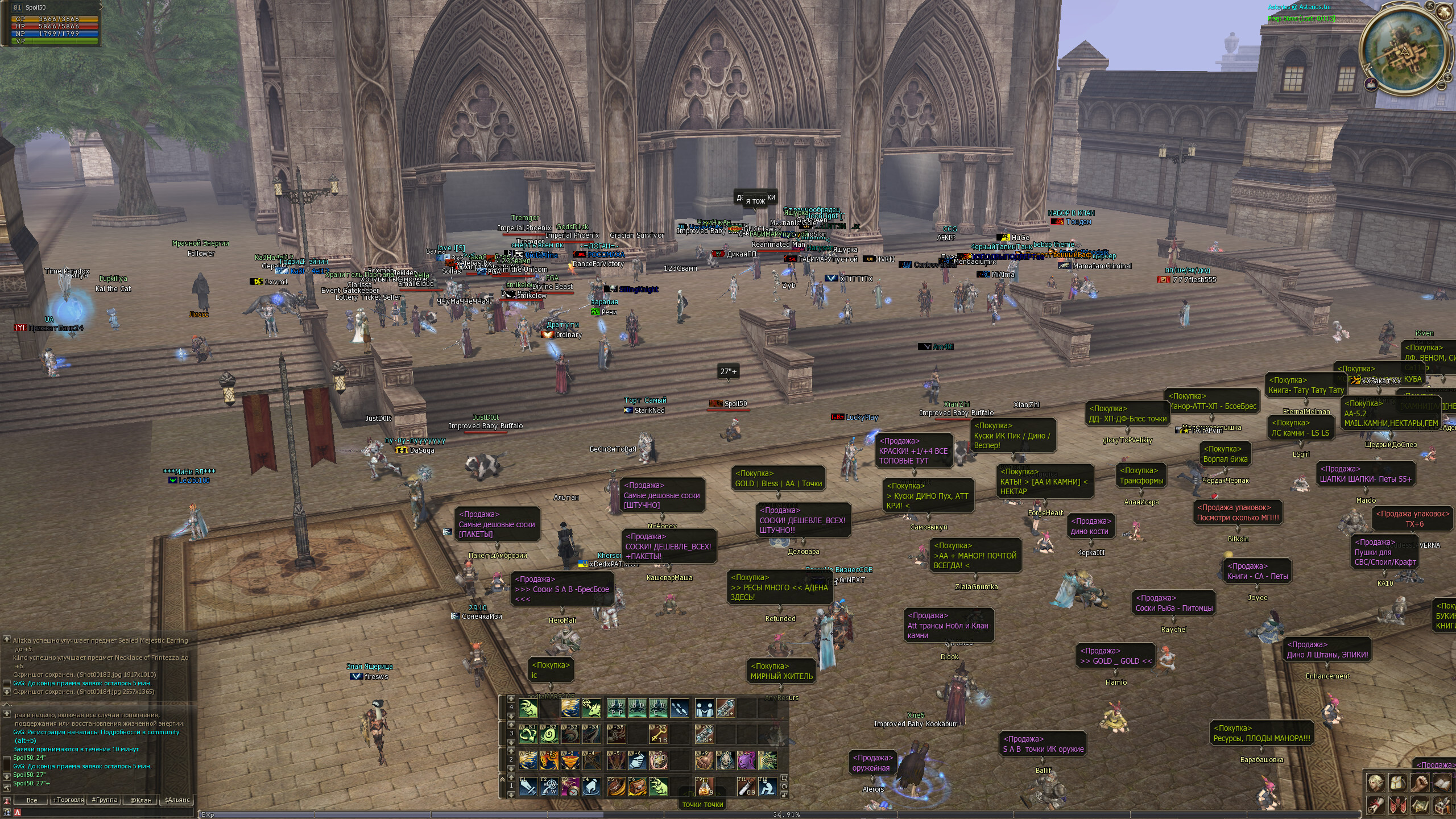Show the Все chat tab
Viewport: 1456px width, 819px height.
coord(32,800)
